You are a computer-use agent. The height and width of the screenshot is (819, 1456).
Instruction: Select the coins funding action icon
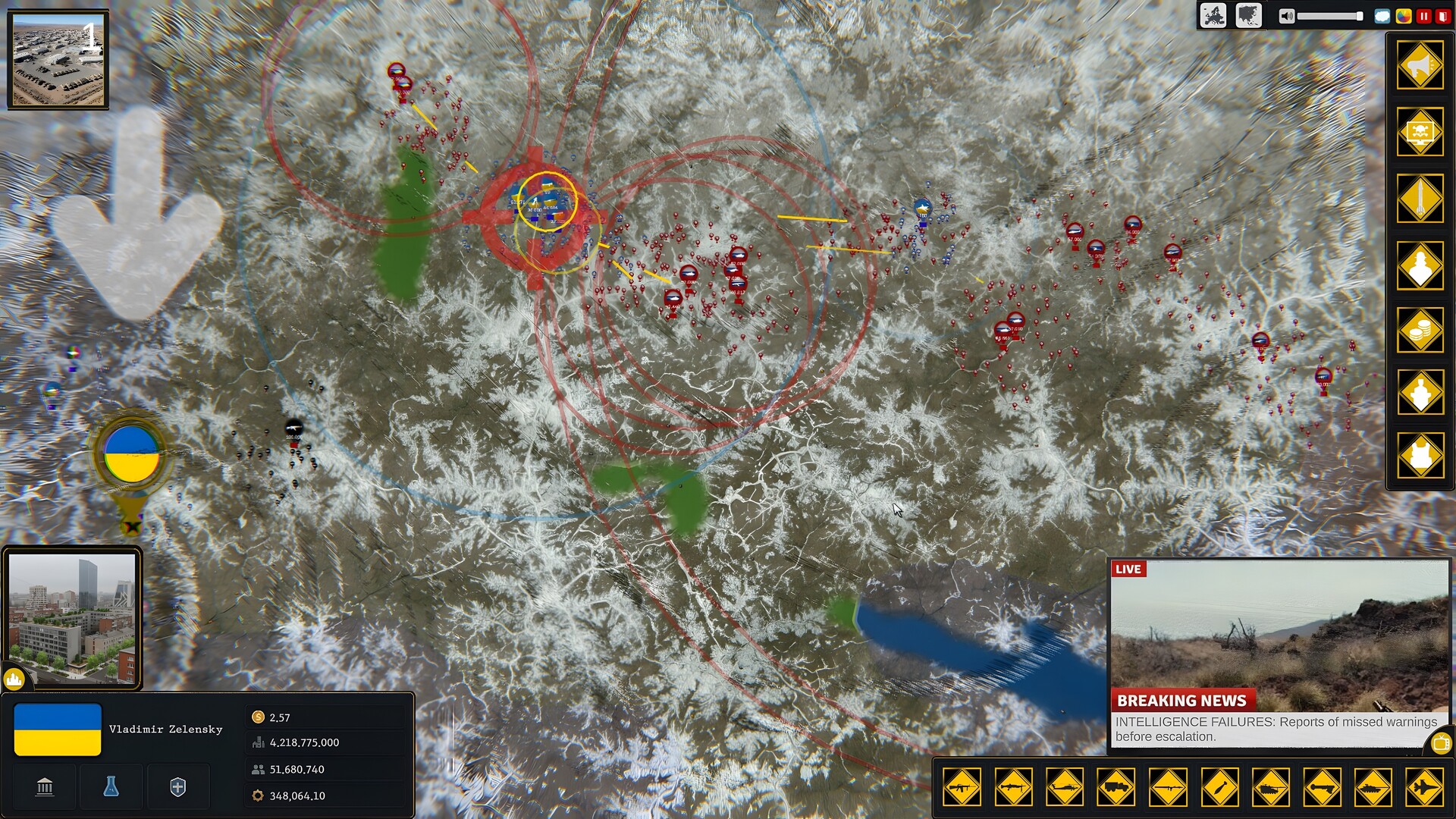pos(1422,328)
